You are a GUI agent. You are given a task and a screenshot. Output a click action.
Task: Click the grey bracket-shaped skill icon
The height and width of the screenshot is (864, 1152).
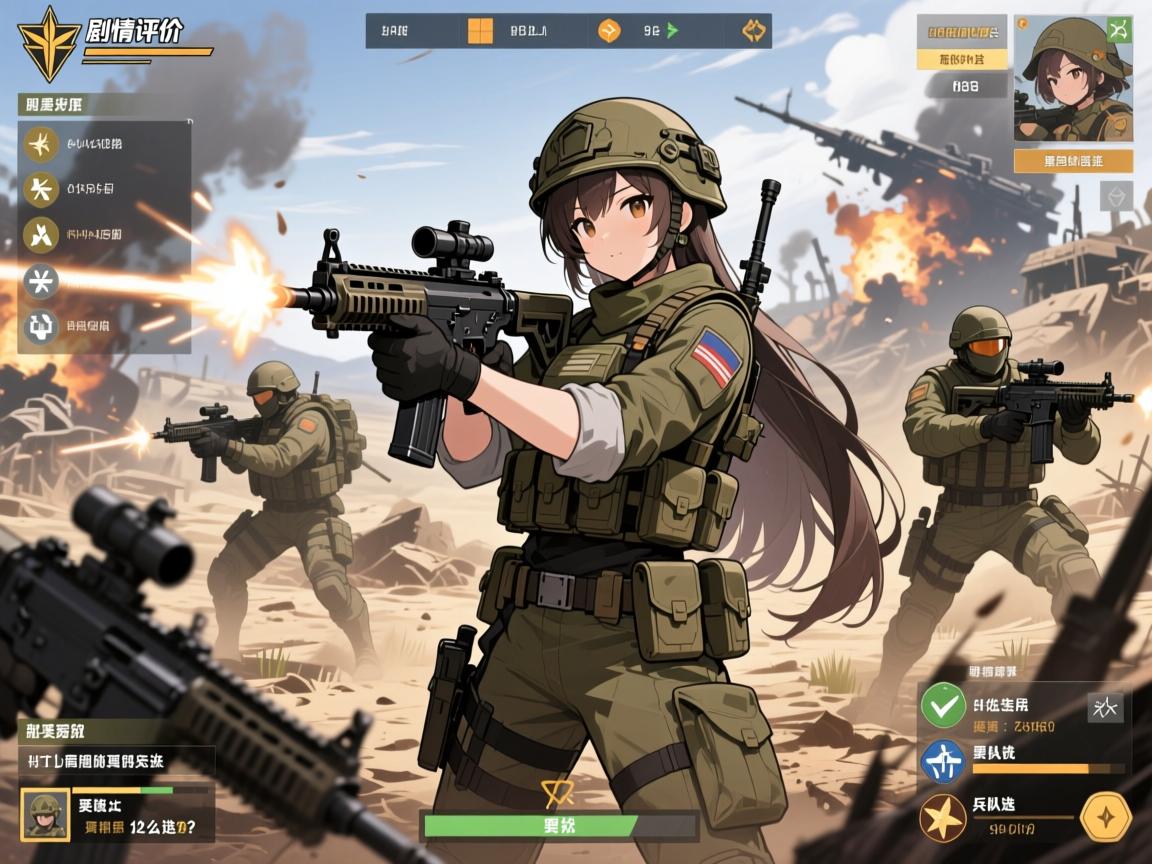(41, 324)
